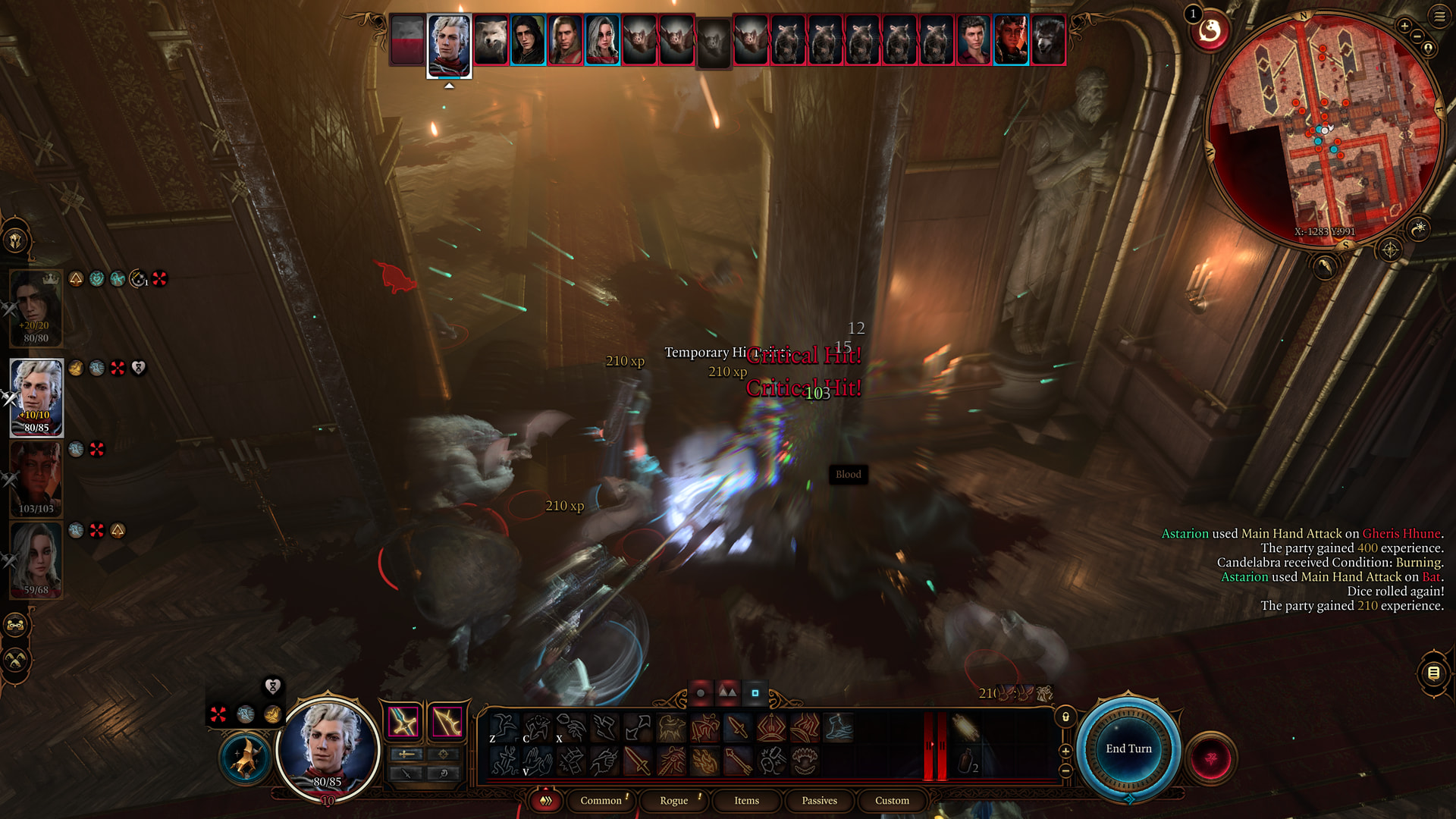Toggle the hotbar lock icon
1456x819 pixels.
[1065, 717]
